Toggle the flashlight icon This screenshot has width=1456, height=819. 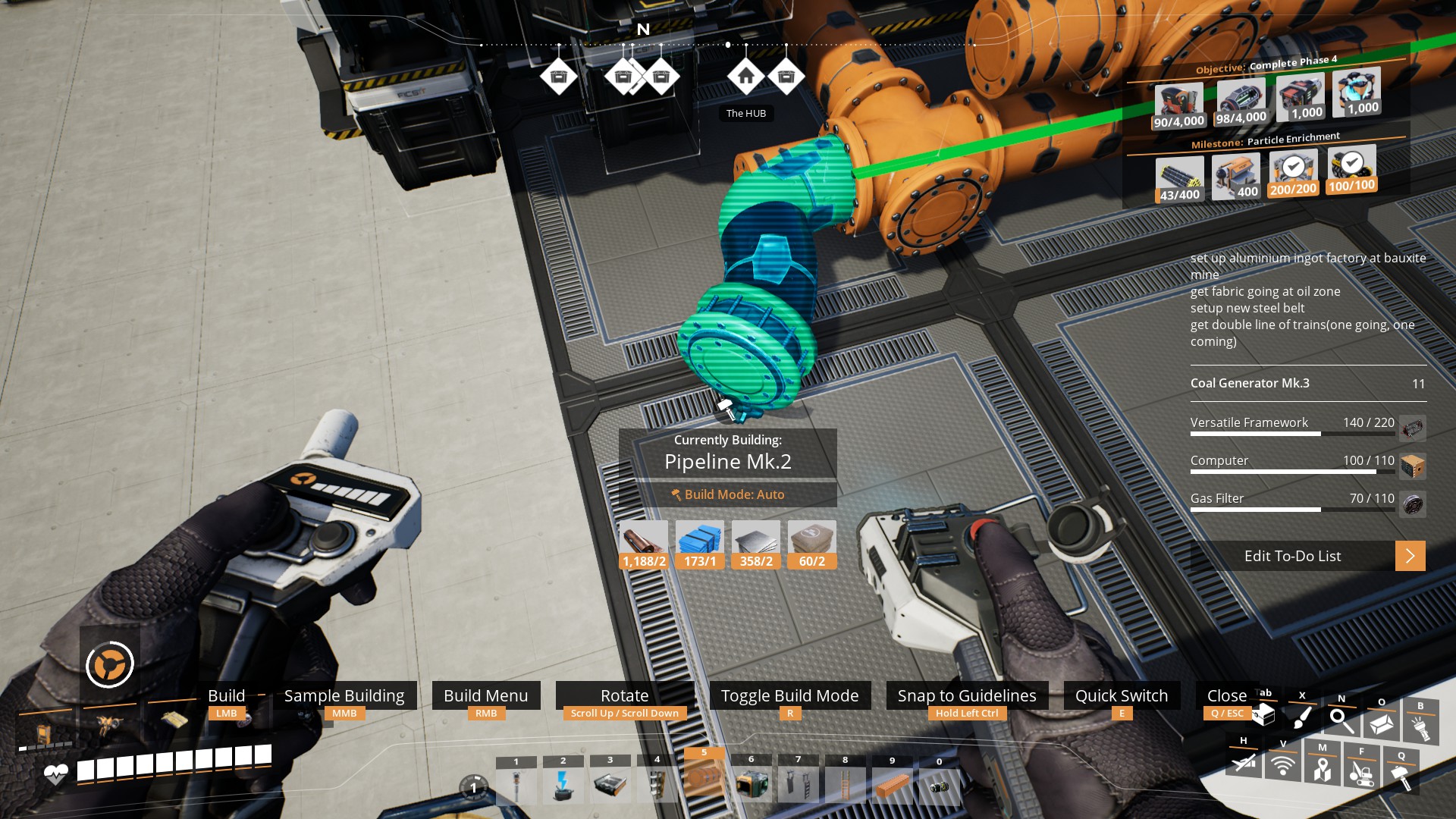1420,726
